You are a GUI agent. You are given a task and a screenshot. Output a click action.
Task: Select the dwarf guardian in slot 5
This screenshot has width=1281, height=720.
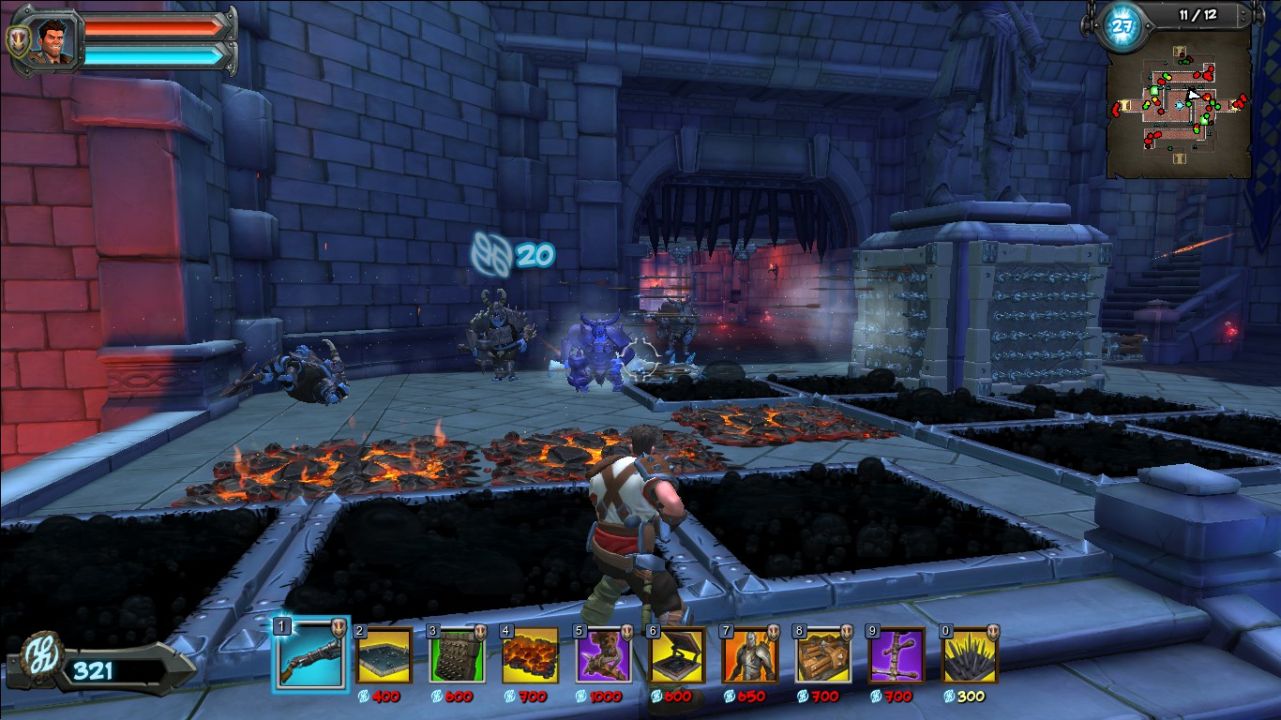pos(603,656)
